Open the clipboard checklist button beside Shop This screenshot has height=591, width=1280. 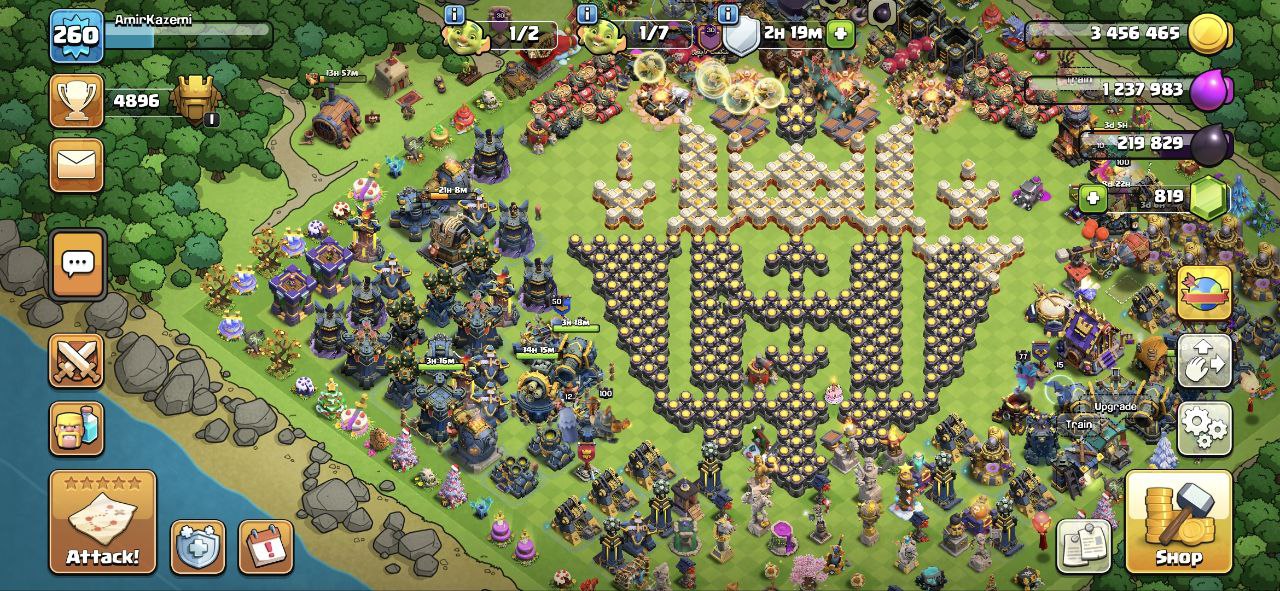pos(1084,546)
